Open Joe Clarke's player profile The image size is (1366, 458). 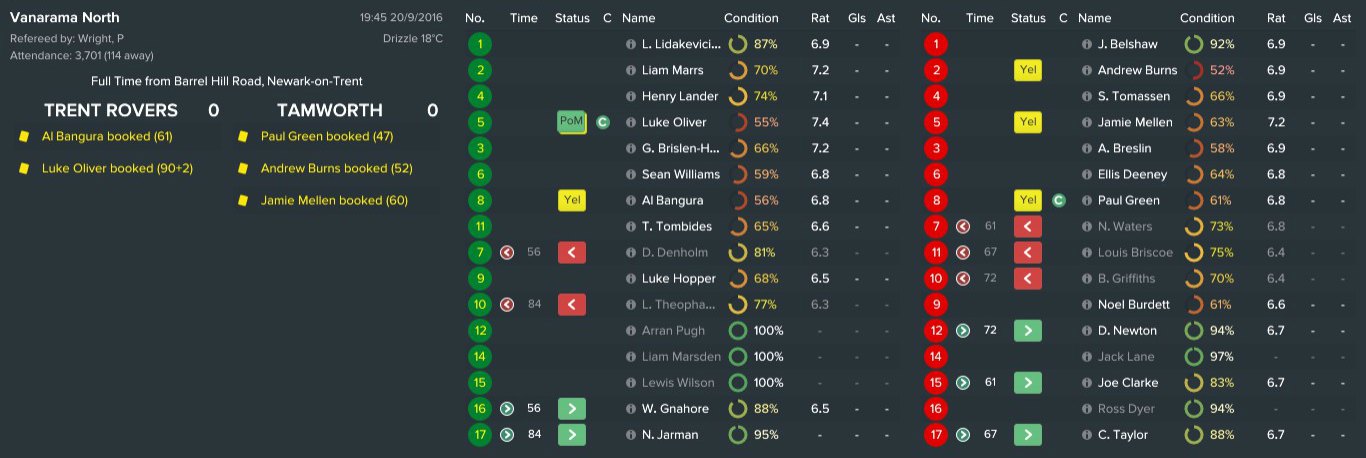1127,382
